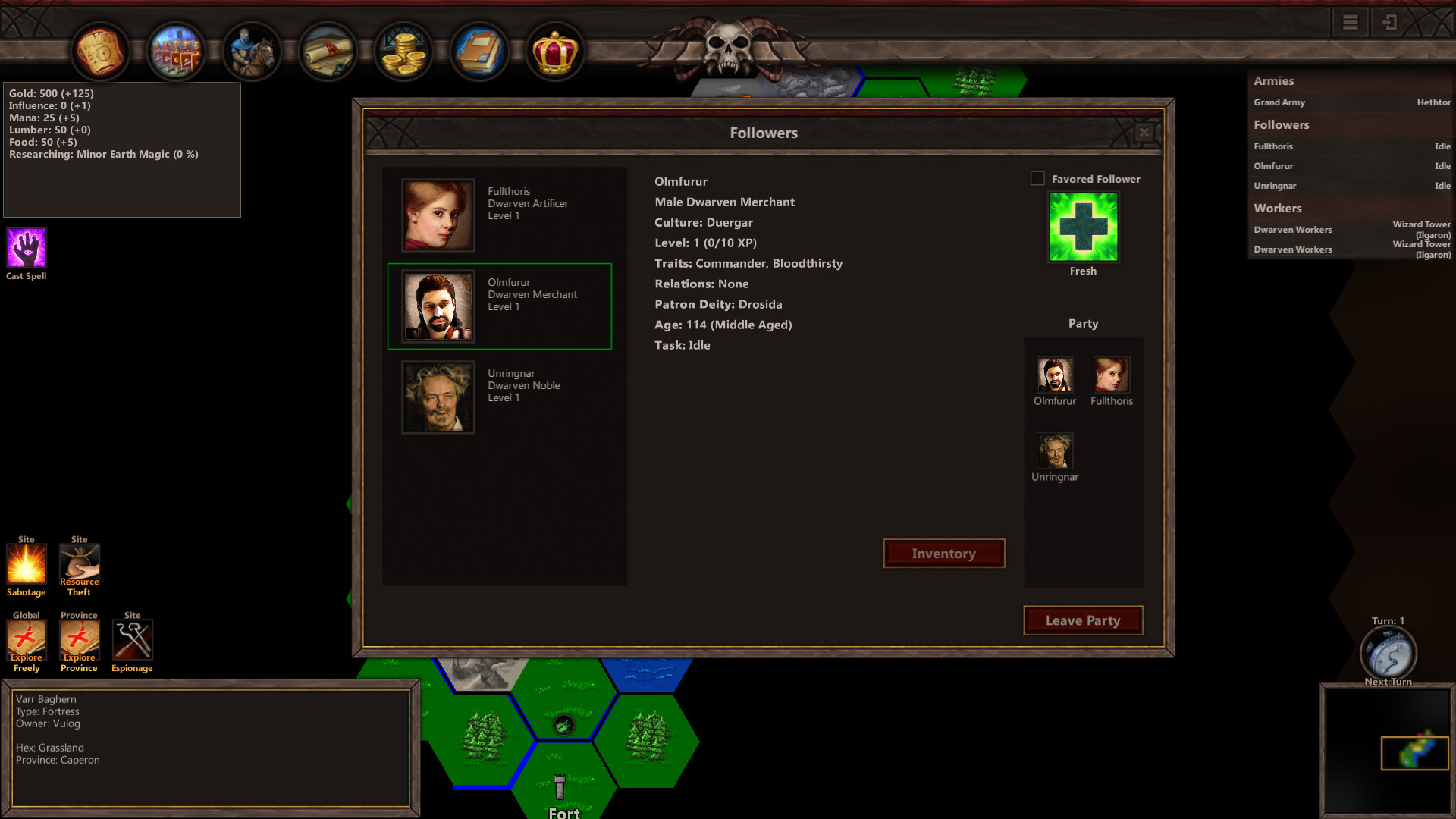Viewport: 1456px width, 819px height.
Task: Open the armies panel icon
Action: click(x=177, y=51)
